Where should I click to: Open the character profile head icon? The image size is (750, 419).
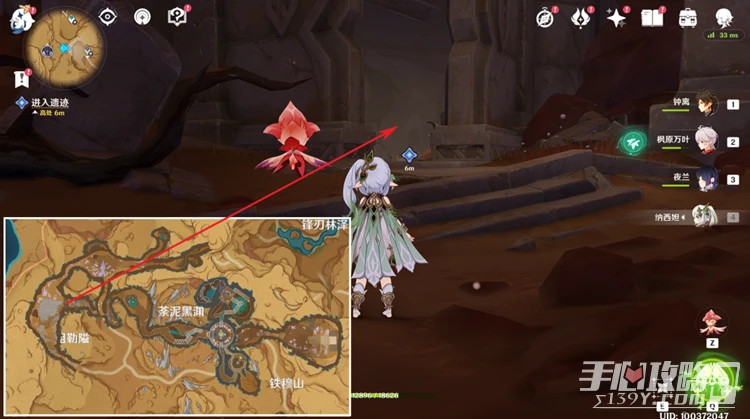point(724,17)
